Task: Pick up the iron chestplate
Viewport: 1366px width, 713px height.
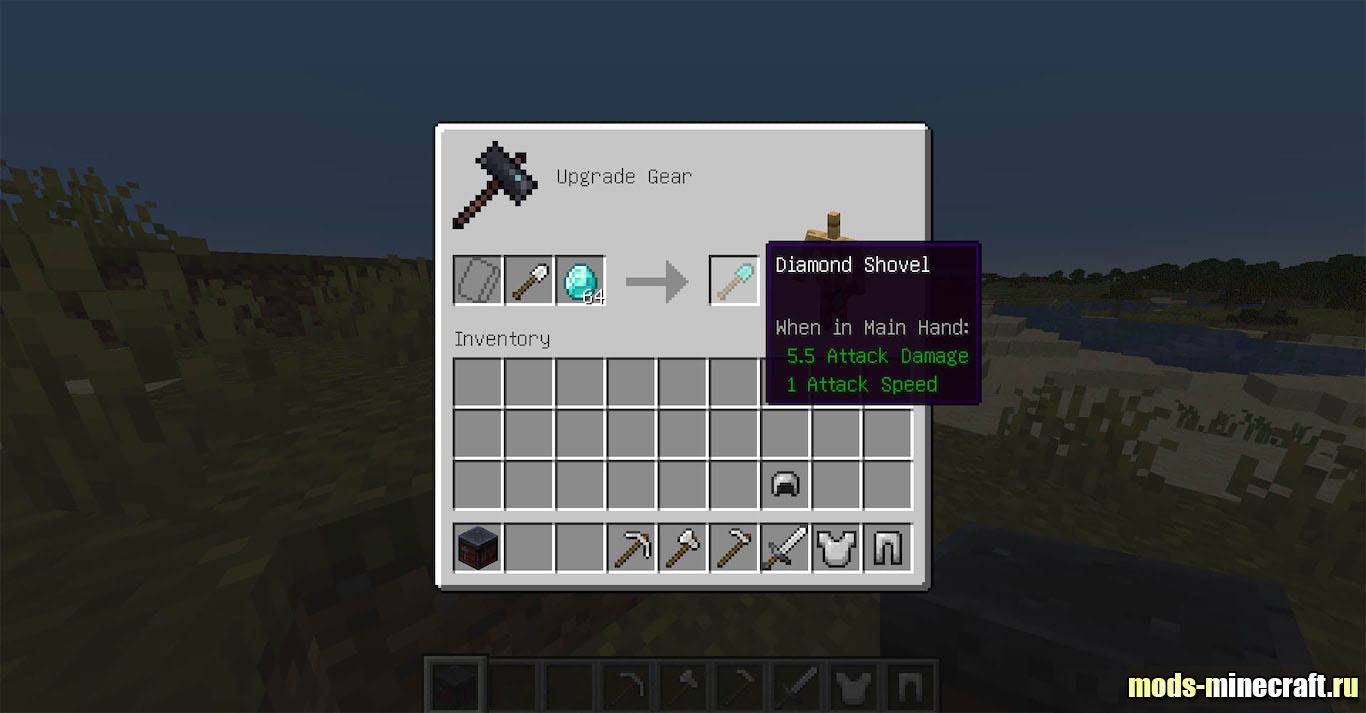Action: point(837,548)
